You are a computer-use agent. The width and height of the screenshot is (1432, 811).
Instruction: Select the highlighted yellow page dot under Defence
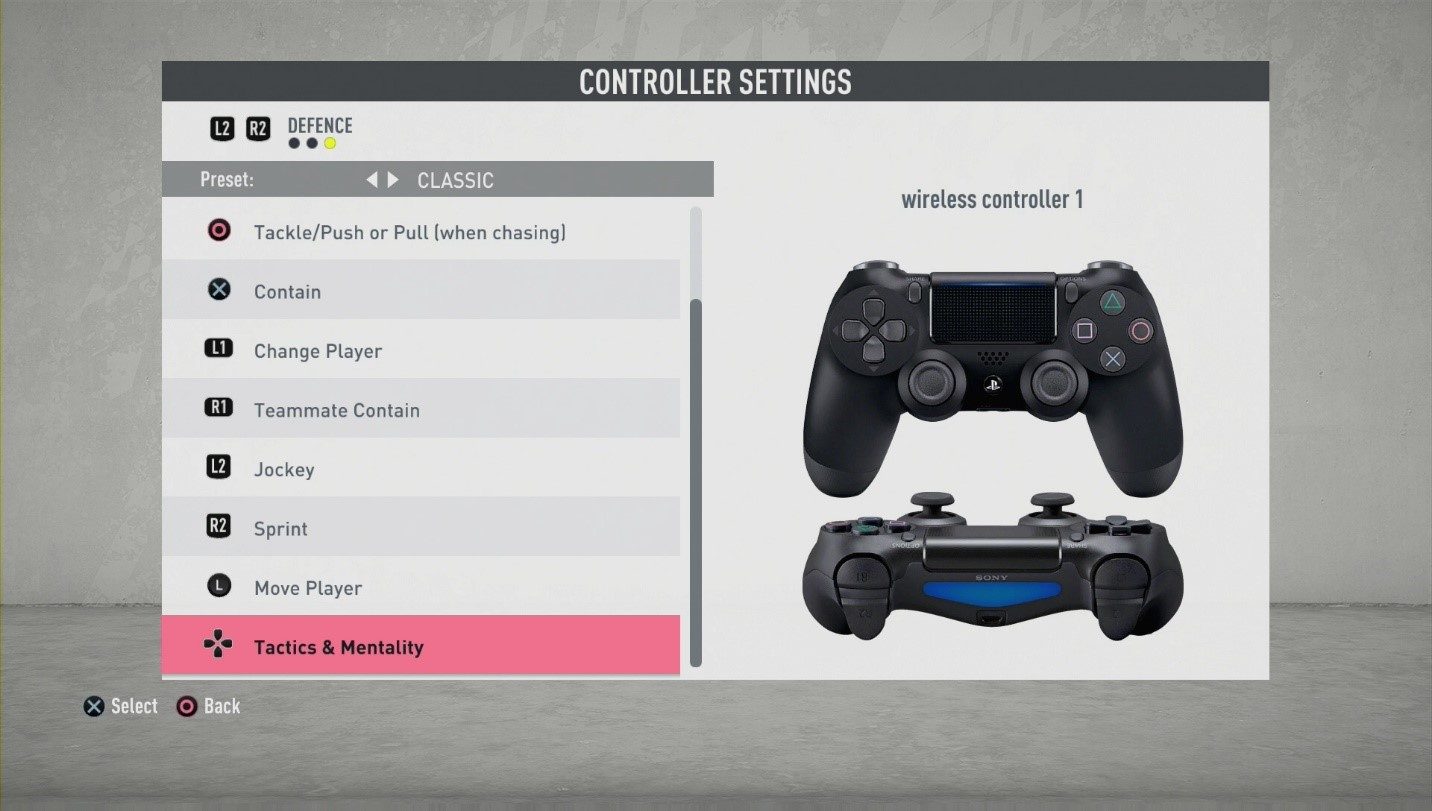(x=328, y=142)
